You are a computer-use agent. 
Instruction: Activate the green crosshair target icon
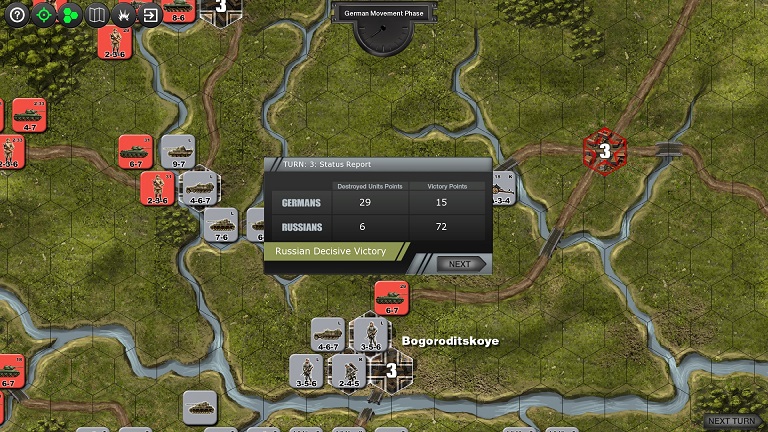pyautogui.click(x=43, y=15)
